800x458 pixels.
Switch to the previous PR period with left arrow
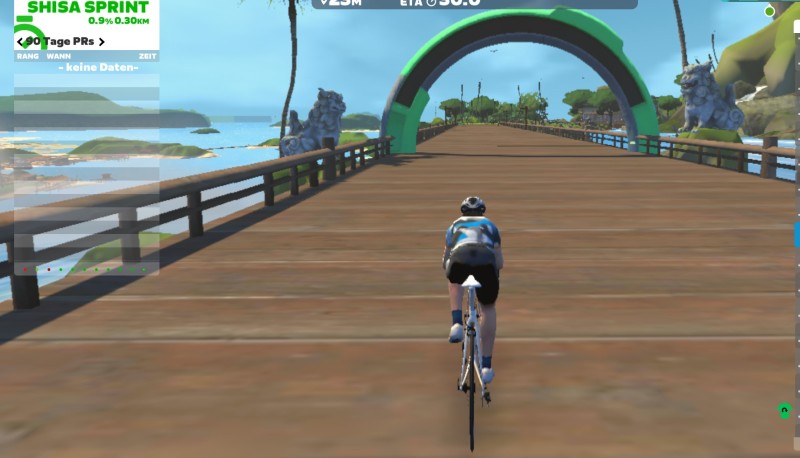(20, 42)
